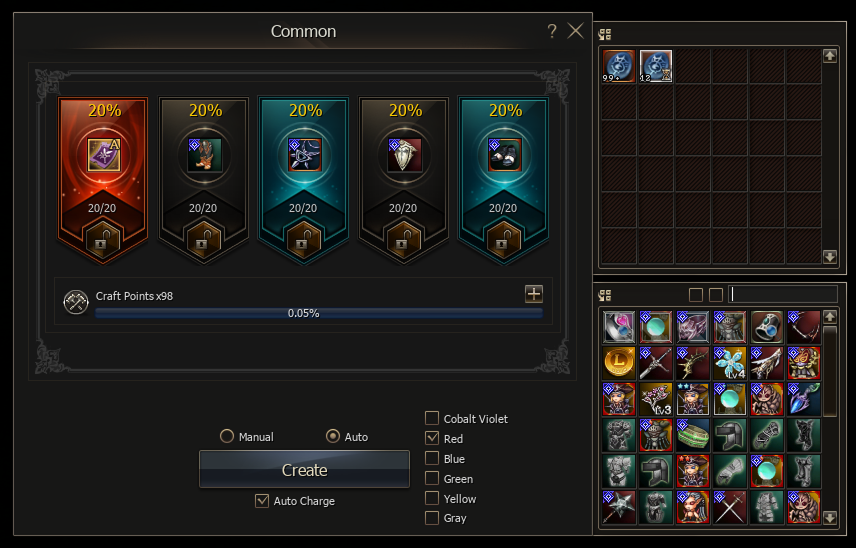Toggle the Auto Charge checkbox
Screen dimensions: 856x548
coord(262,501)
